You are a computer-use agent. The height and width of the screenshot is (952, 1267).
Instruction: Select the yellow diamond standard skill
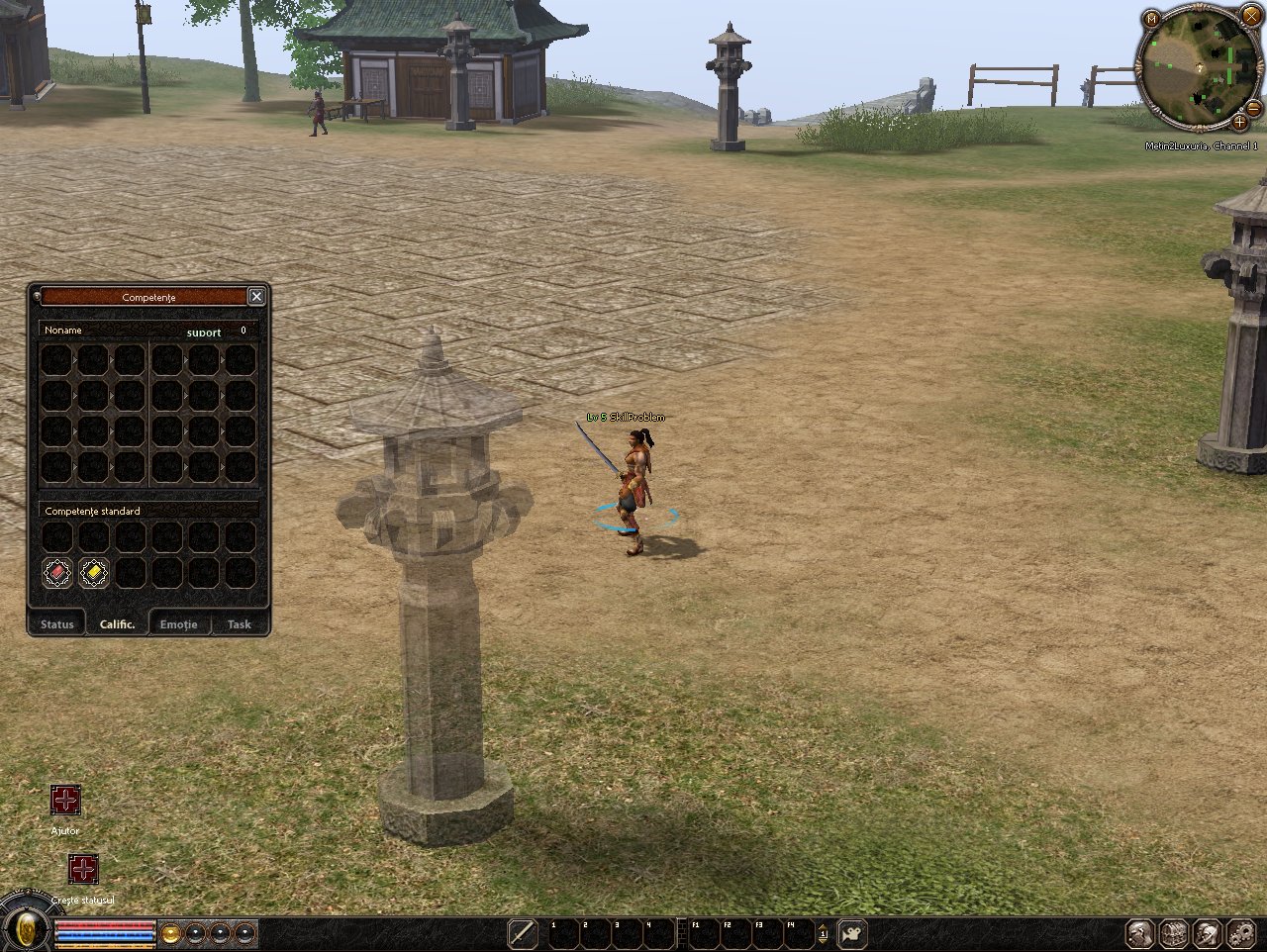[94, 572]
